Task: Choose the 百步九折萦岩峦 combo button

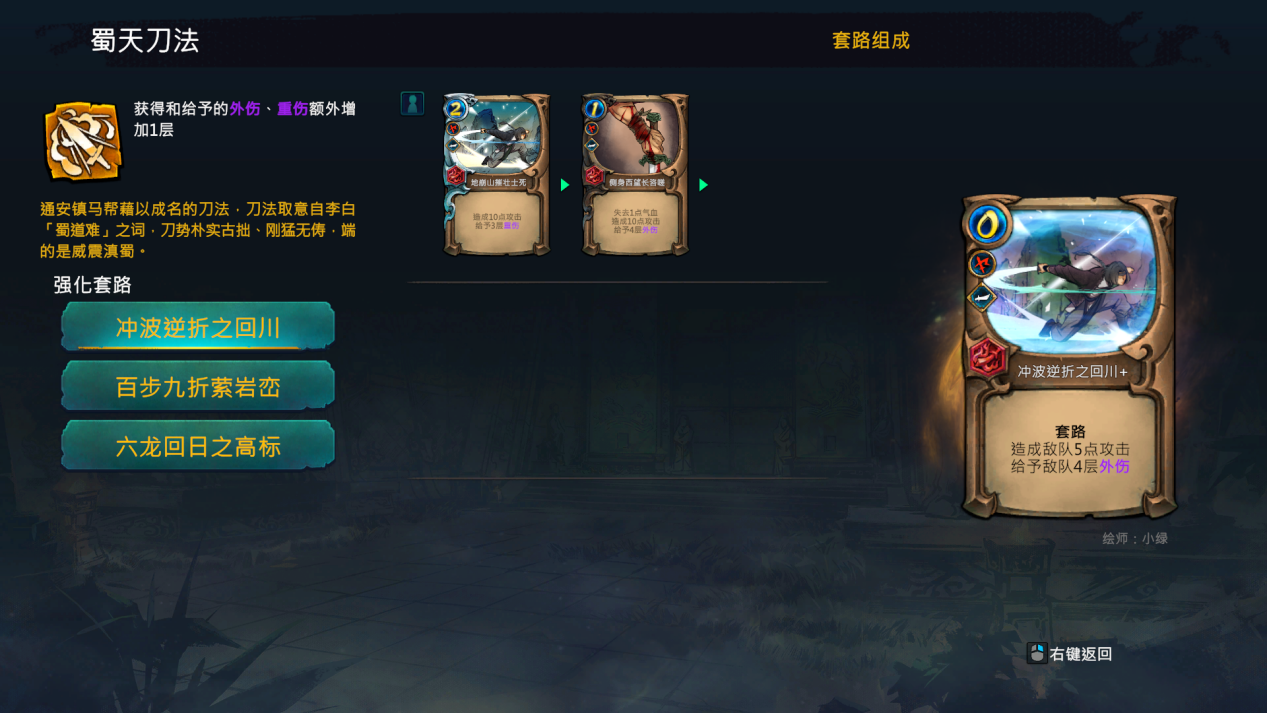Action: [x=198, y=386]
